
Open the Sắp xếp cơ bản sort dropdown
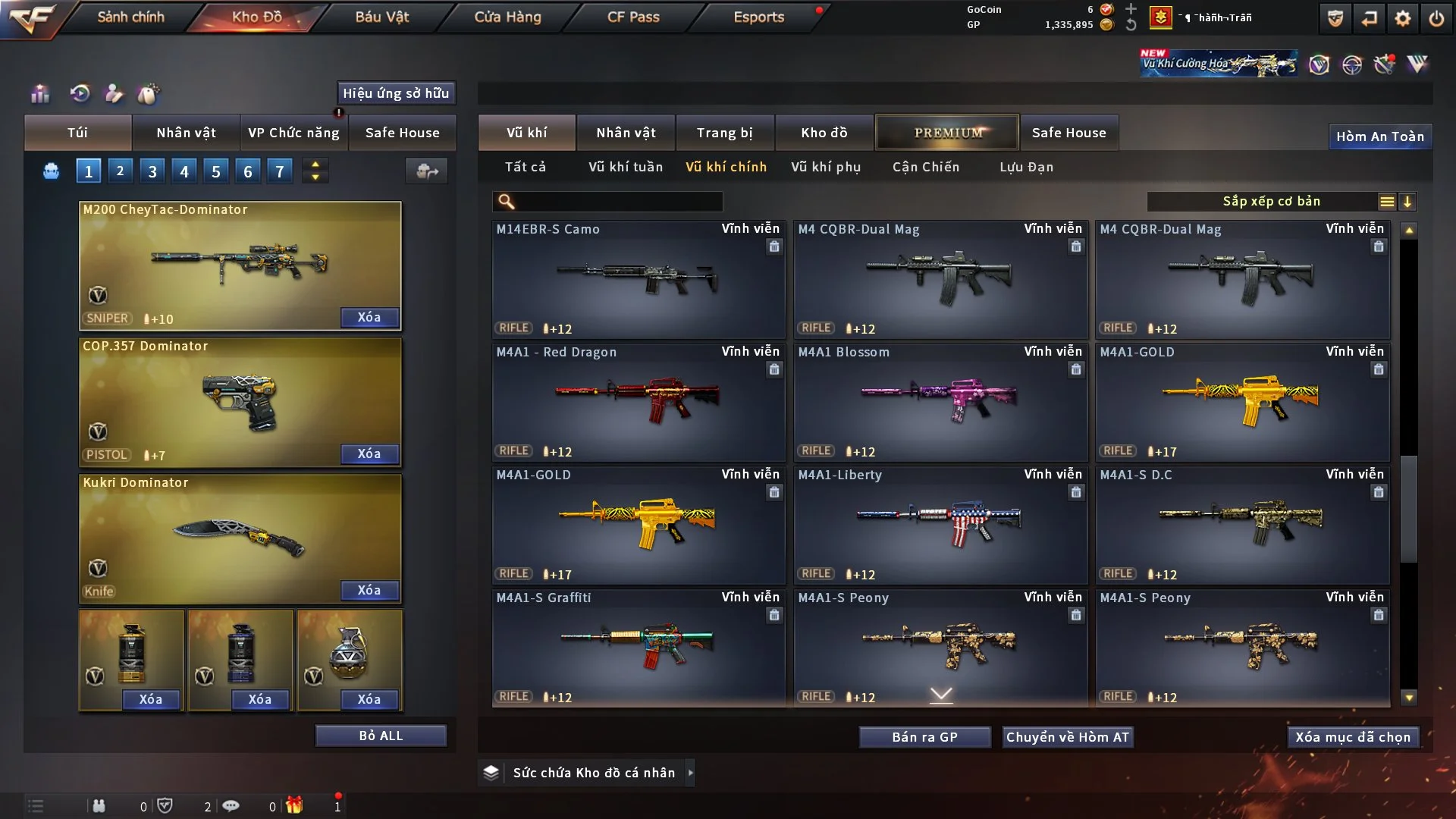[1272, 202]
